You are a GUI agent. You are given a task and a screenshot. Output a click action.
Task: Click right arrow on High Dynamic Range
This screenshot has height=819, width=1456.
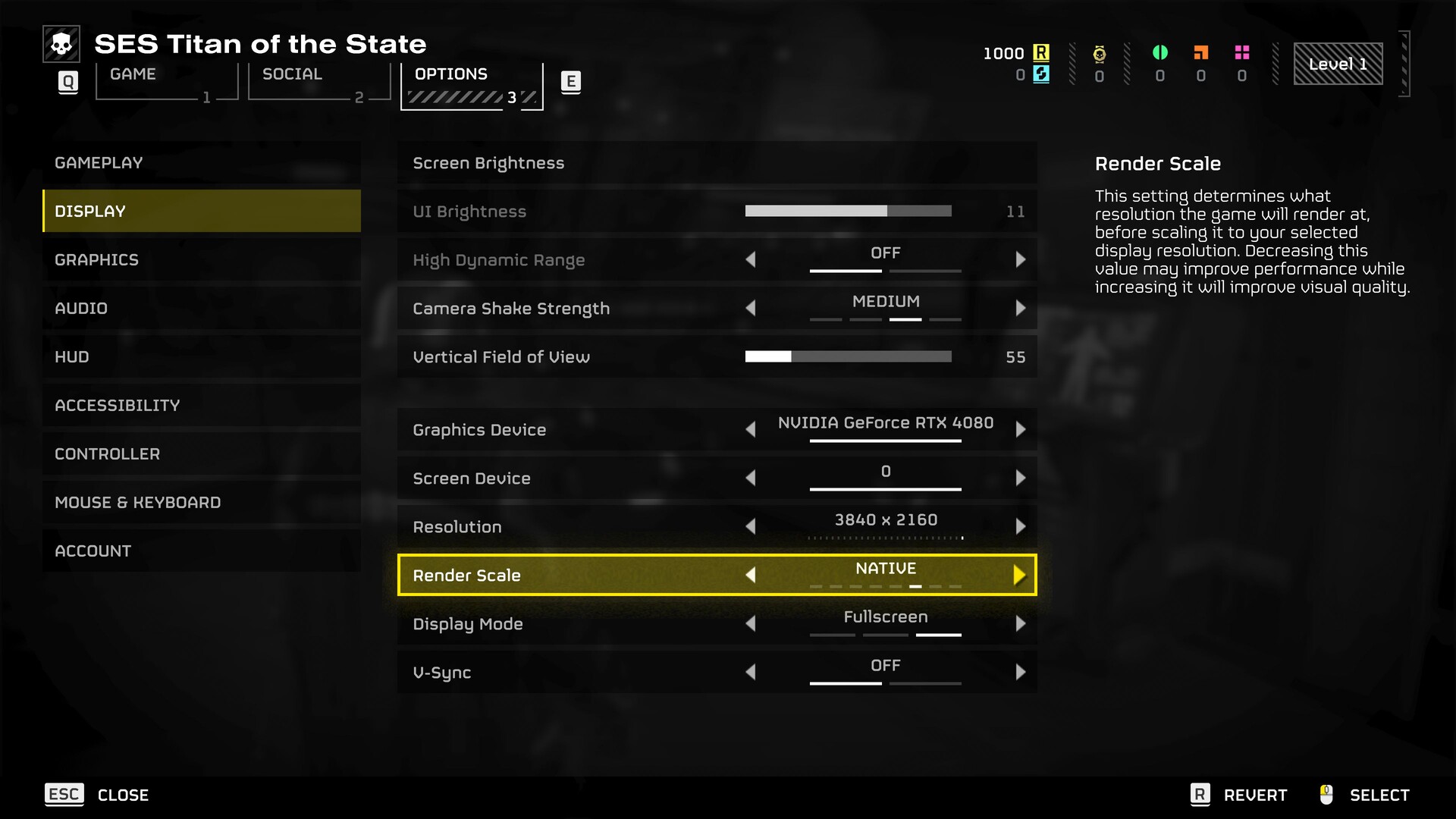(x=1020, y=260)
